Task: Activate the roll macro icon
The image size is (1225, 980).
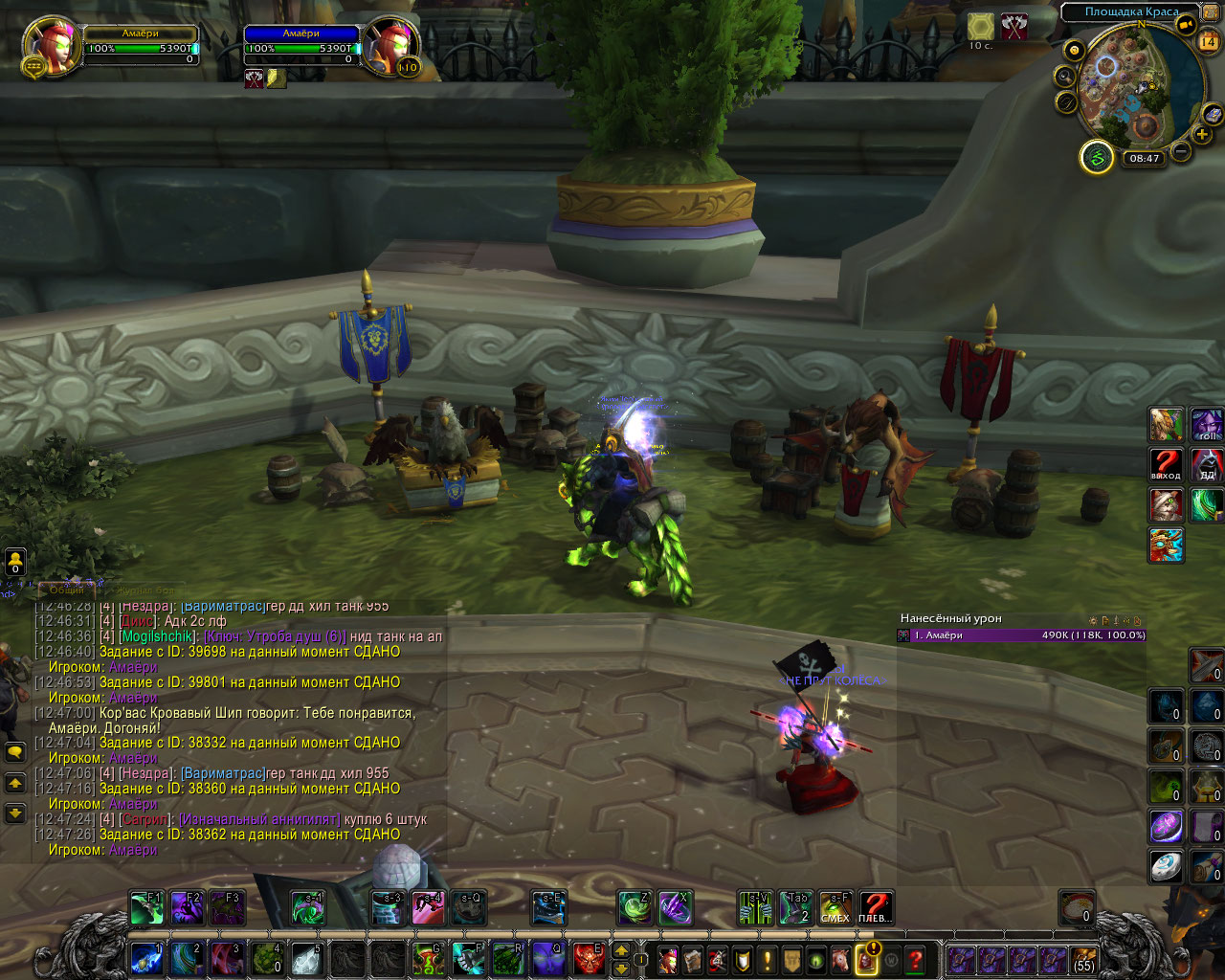Action: click(x=1207, y=424)
